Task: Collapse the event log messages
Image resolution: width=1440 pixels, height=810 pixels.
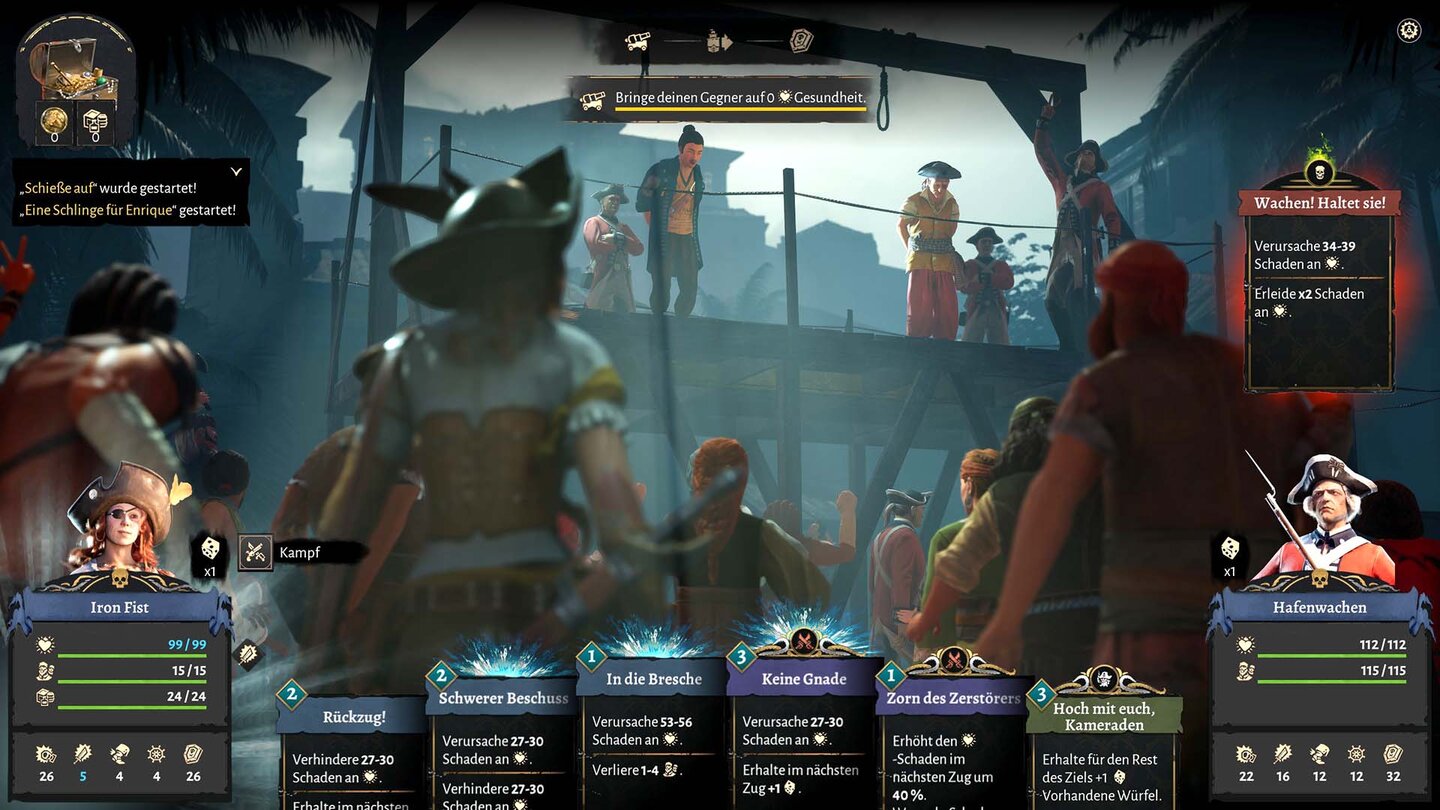Action: coord(236,172)
